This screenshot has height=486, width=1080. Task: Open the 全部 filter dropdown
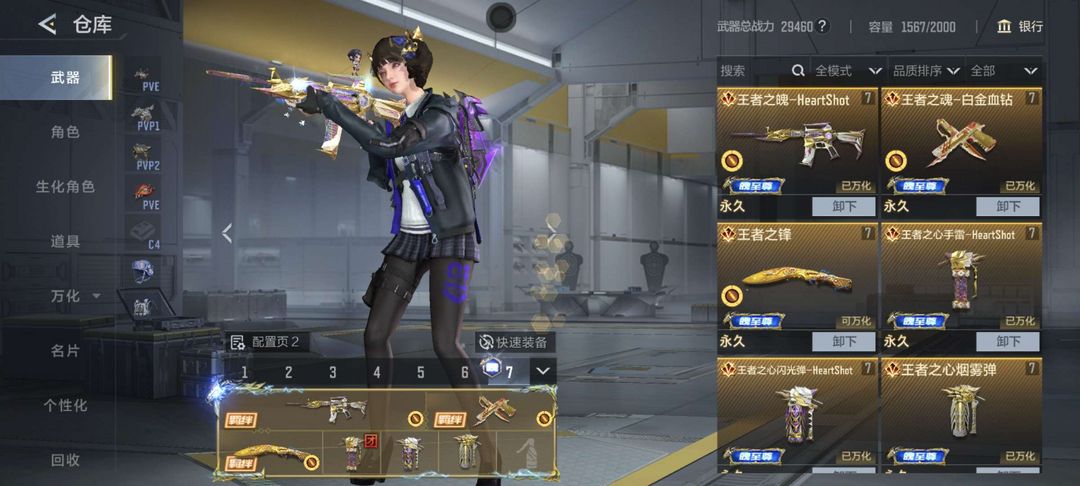tap(1003, 71)
